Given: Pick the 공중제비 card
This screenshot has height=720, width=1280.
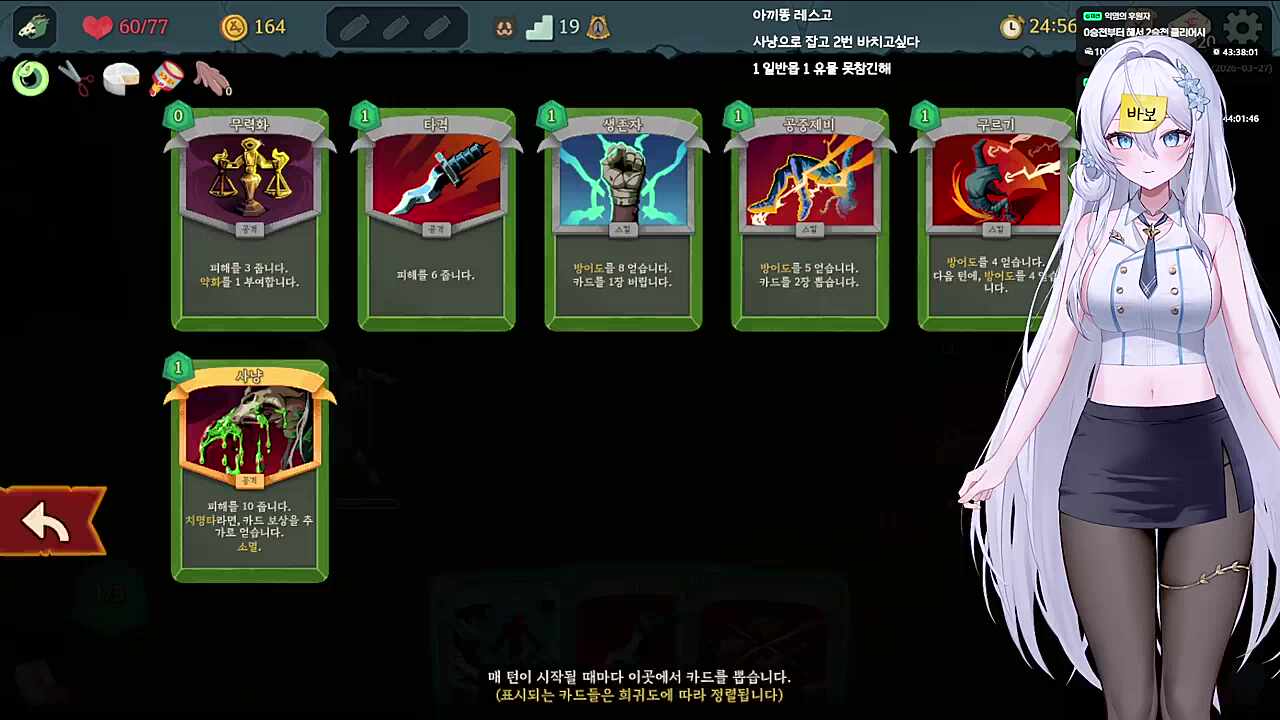Looking at the screenshot, I should (810, 218).
